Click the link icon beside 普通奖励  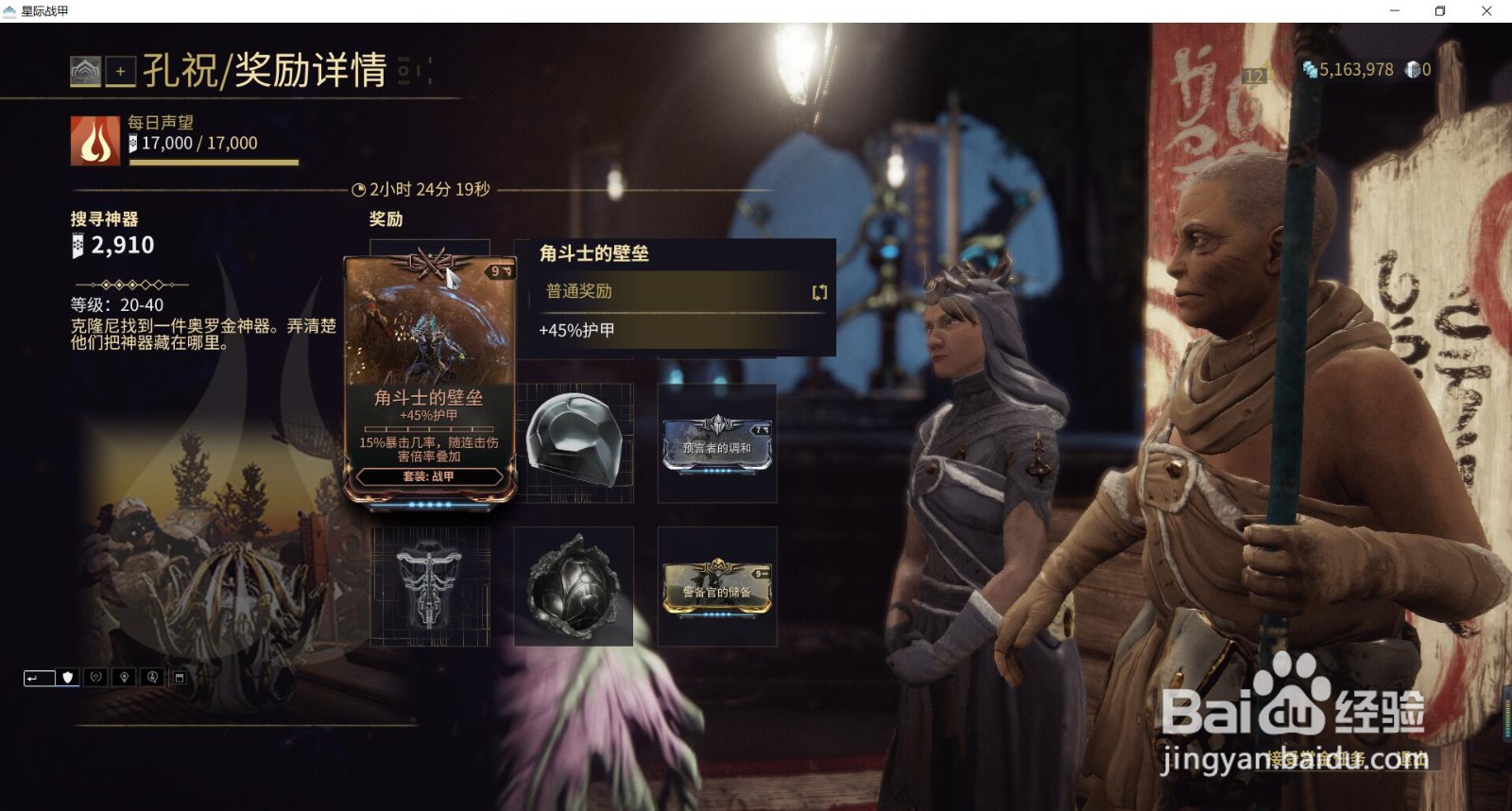[x=819, y=292]
